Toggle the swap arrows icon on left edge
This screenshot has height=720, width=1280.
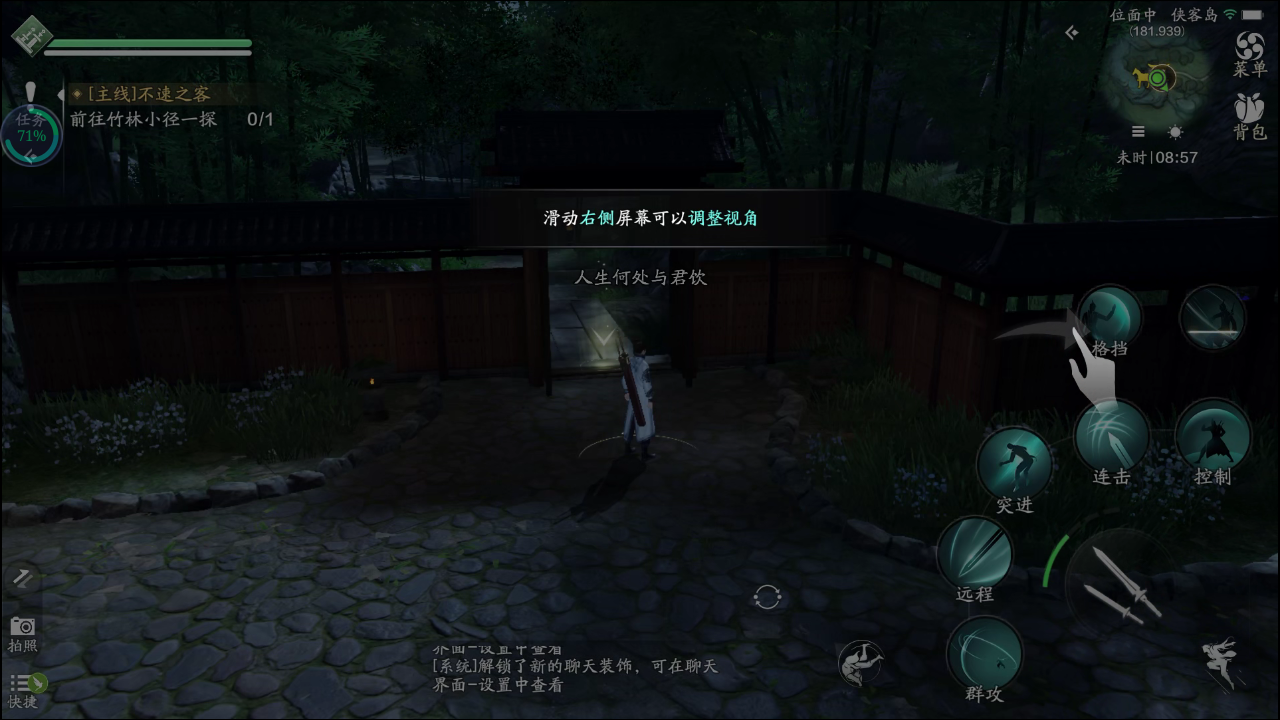(x=22, y=578)
